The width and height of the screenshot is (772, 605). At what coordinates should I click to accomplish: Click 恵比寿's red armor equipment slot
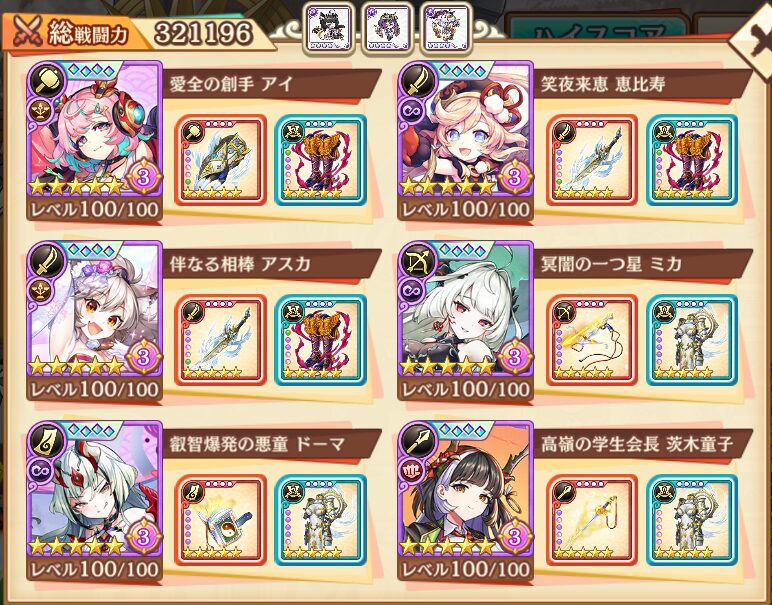pos(689,160)
